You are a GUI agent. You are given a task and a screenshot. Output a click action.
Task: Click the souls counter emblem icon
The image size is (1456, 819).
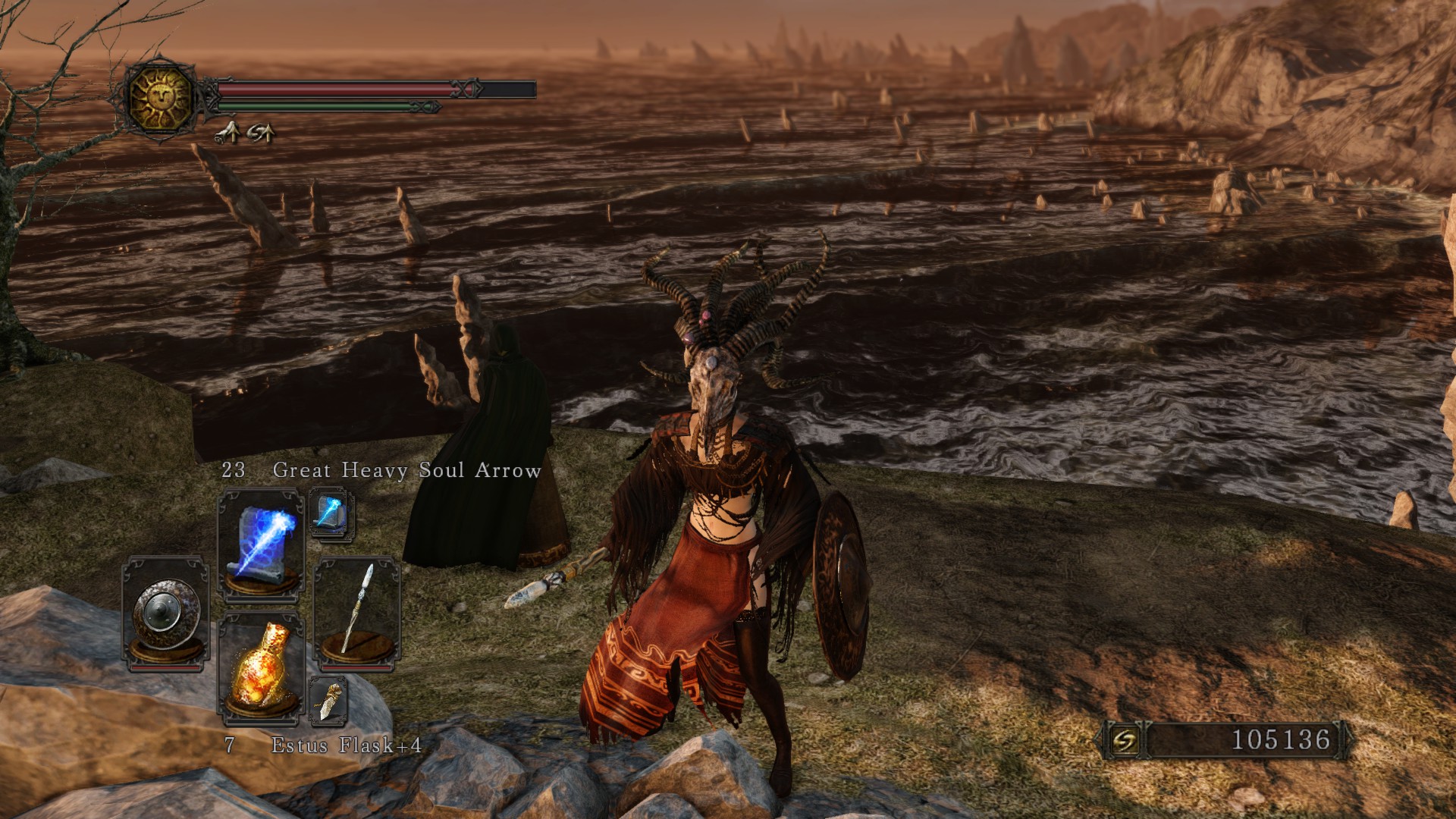pos(1125,740)
